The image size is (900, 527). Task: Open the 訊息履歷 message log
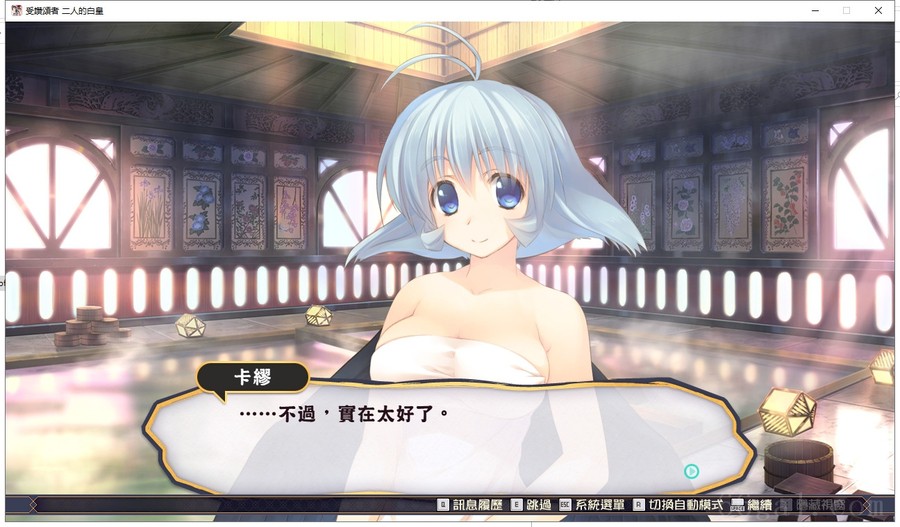(468, 505)
